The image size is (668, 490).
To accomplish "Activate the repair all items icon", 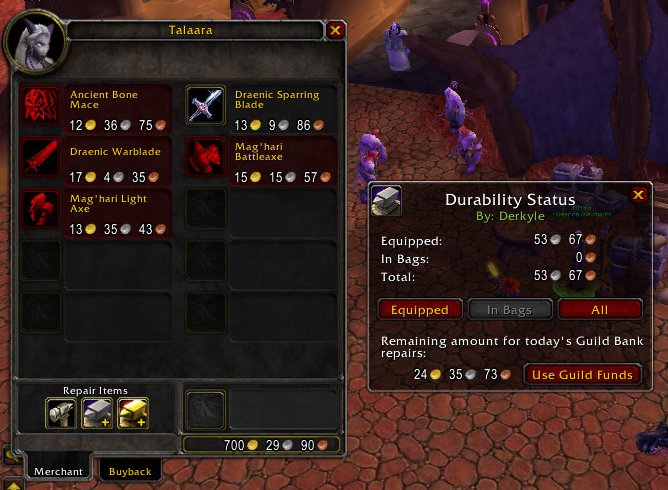I will 96,412.
